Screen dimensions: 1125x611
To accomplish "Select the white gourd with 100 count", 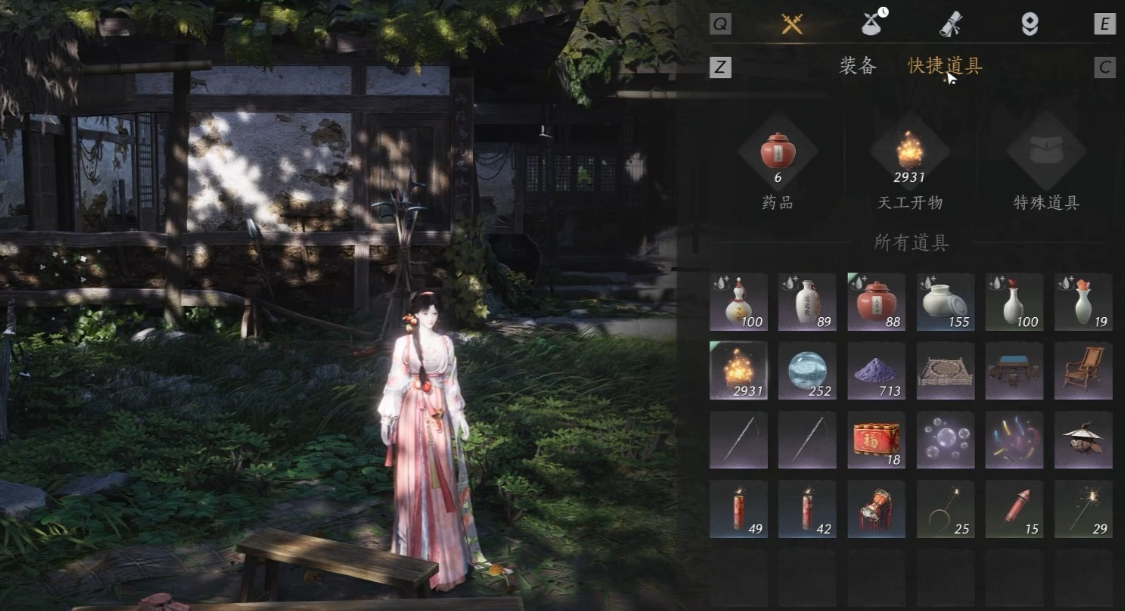I will [739, 302].
